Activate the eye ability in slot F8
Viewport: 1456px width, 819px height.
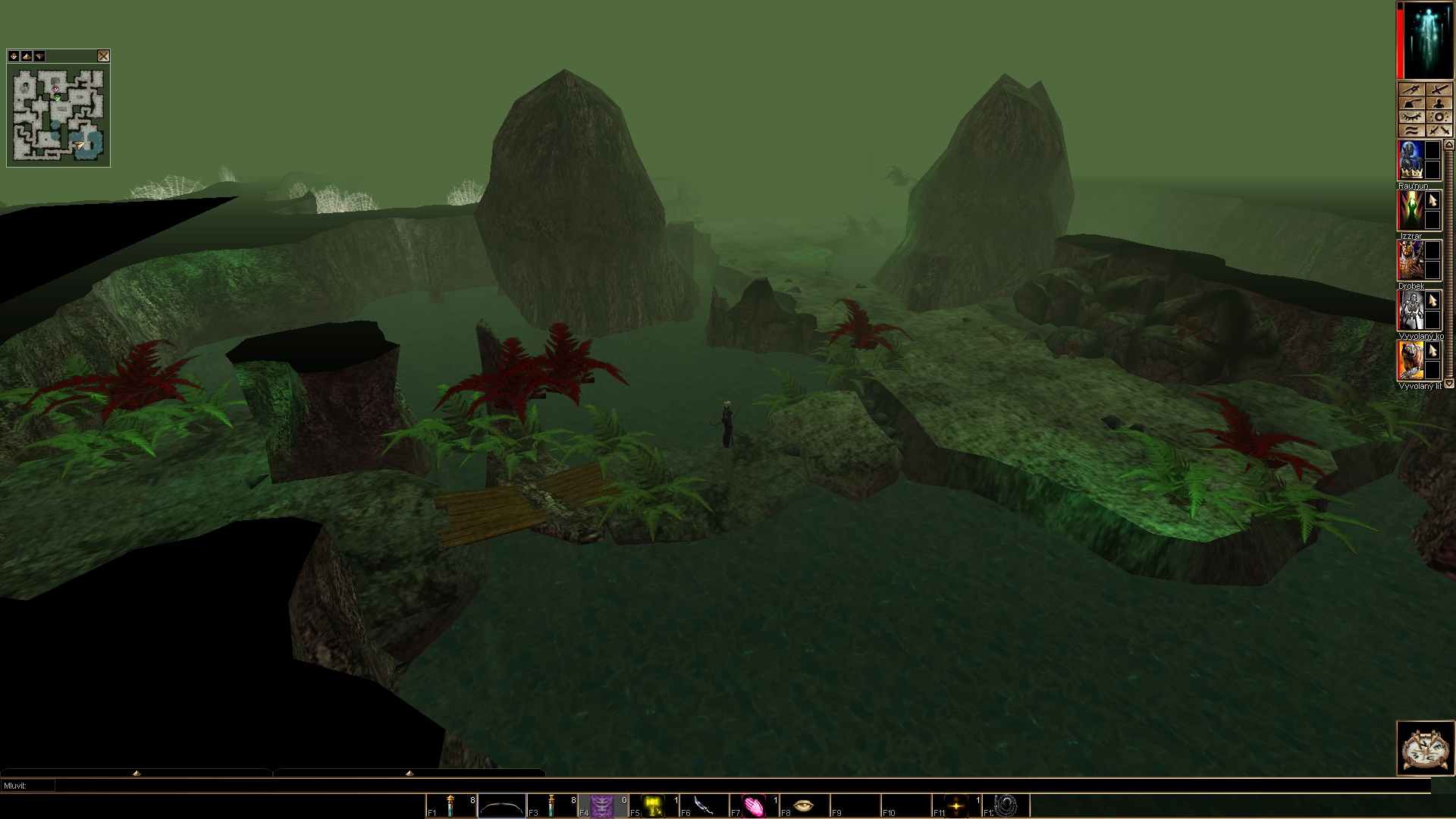(804, 805)
